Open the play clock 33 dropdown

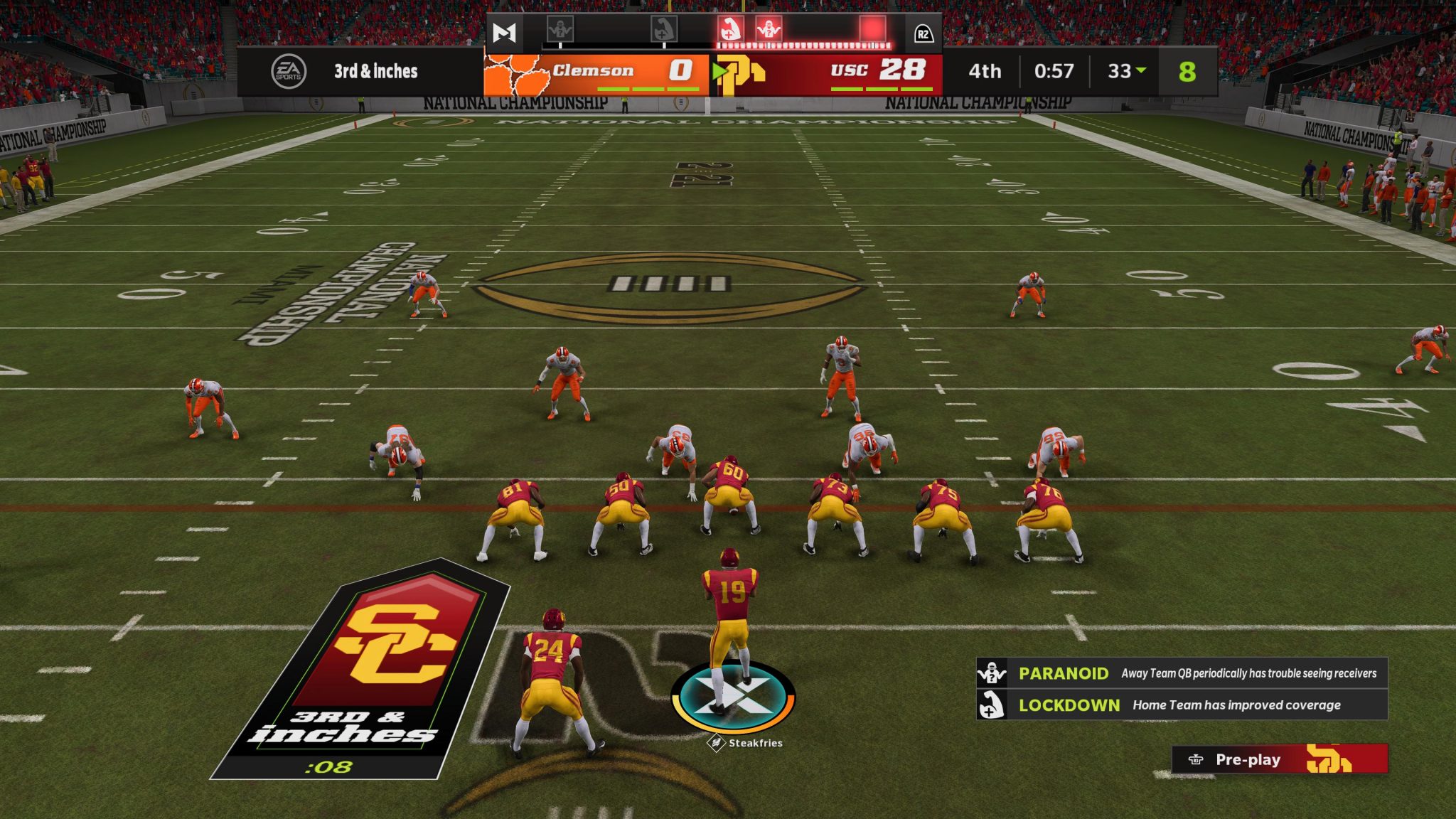(x=1129, y=71)
